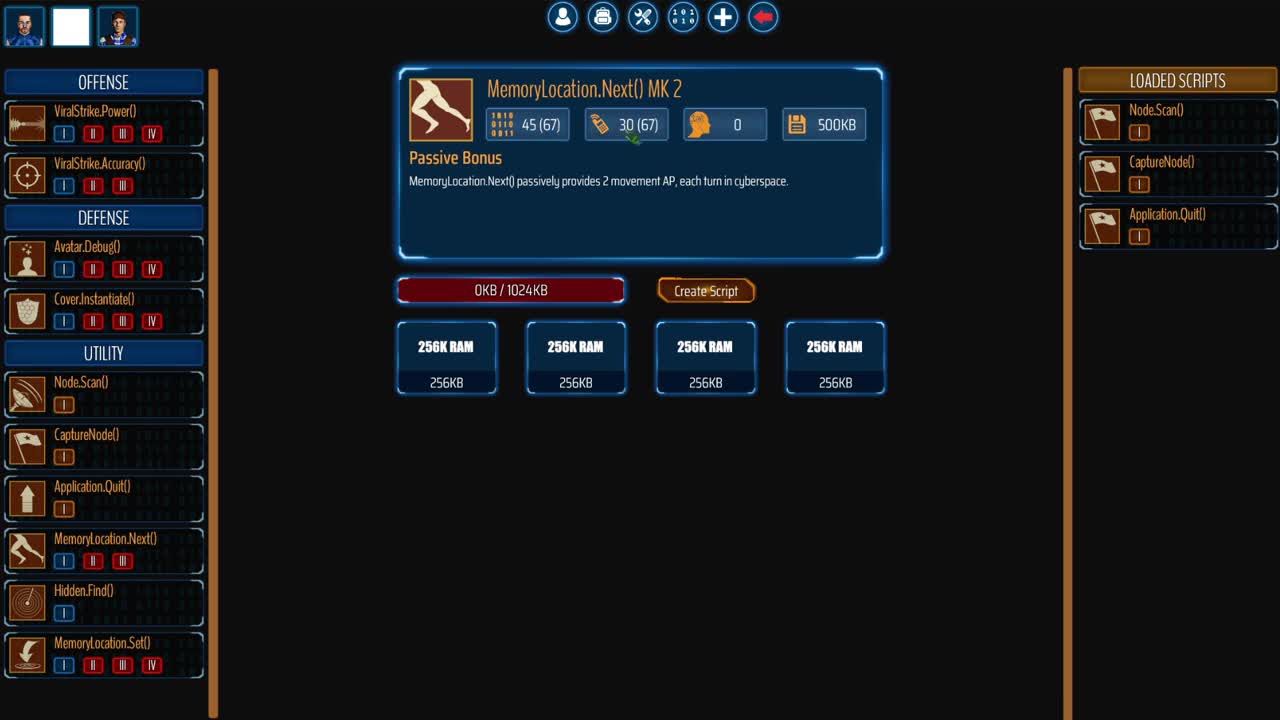Switch to the LOADED SCRIPTS panel header
This screenshot has height=720, width=1280.
[1177, 79]
